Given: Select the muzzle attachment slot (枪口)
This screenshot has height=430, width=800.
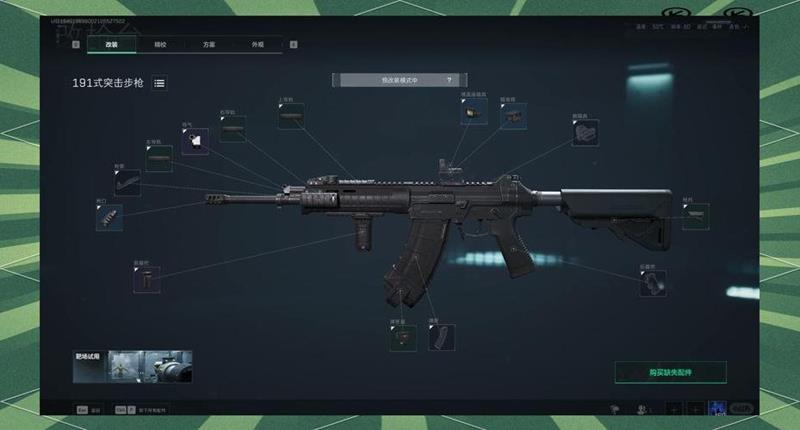Looking at the screenshot, I should coord(109,218).
